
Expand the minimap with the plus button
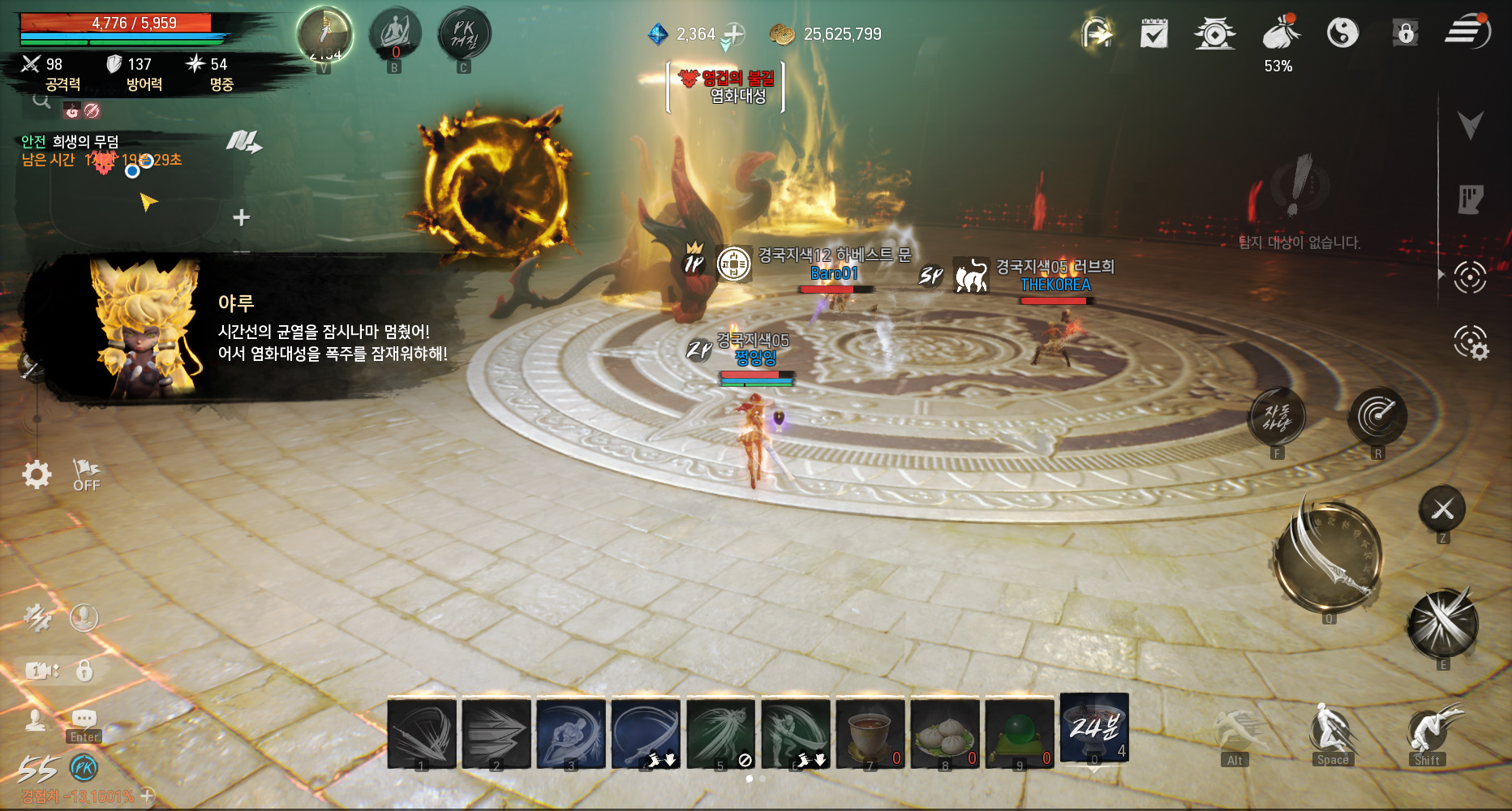tap(240, 216)
